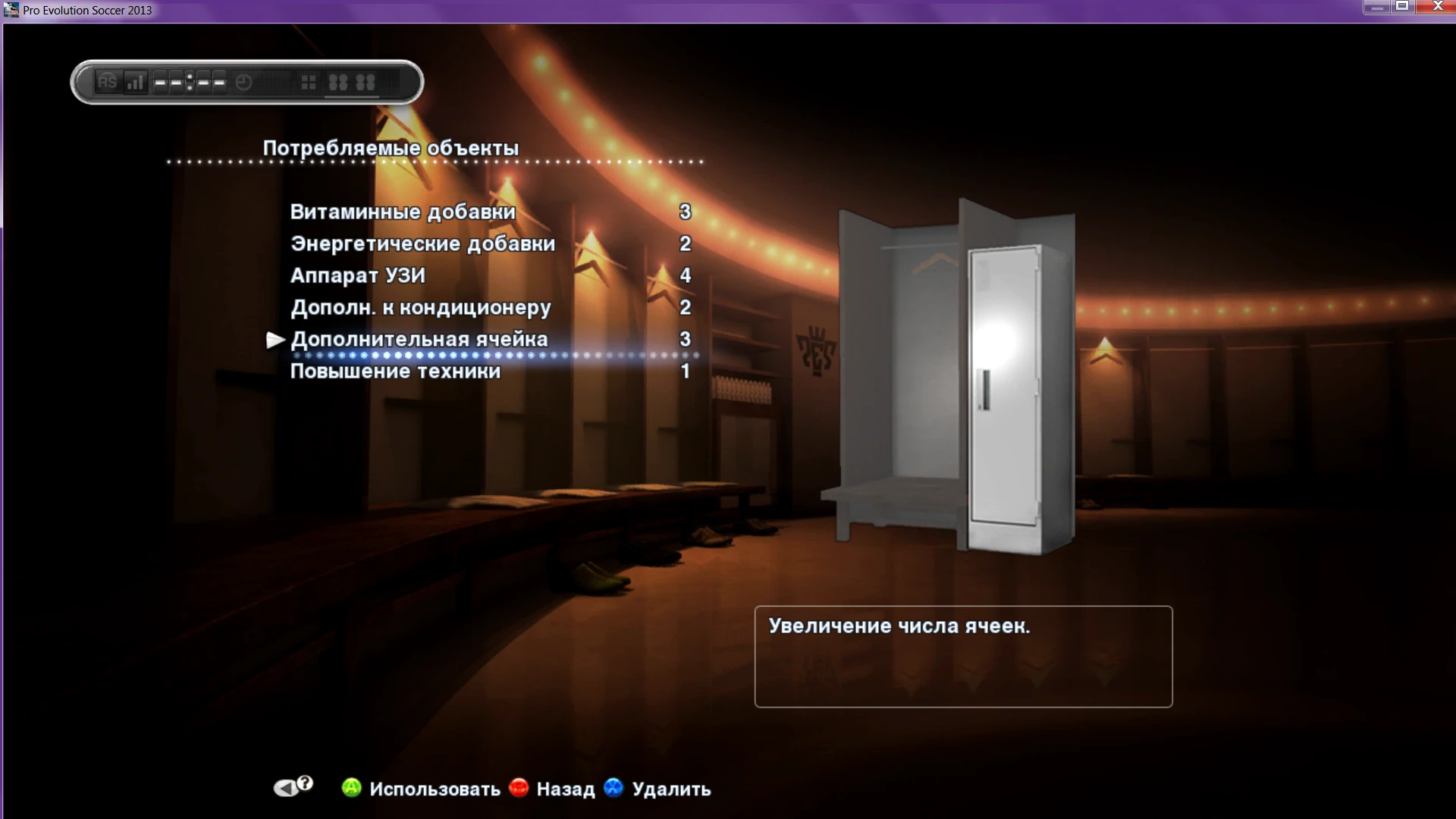The height and width of the screenshot is (819, 1456).
Task: Choose Аппарат УЗИ from the list
Action: 359,276
